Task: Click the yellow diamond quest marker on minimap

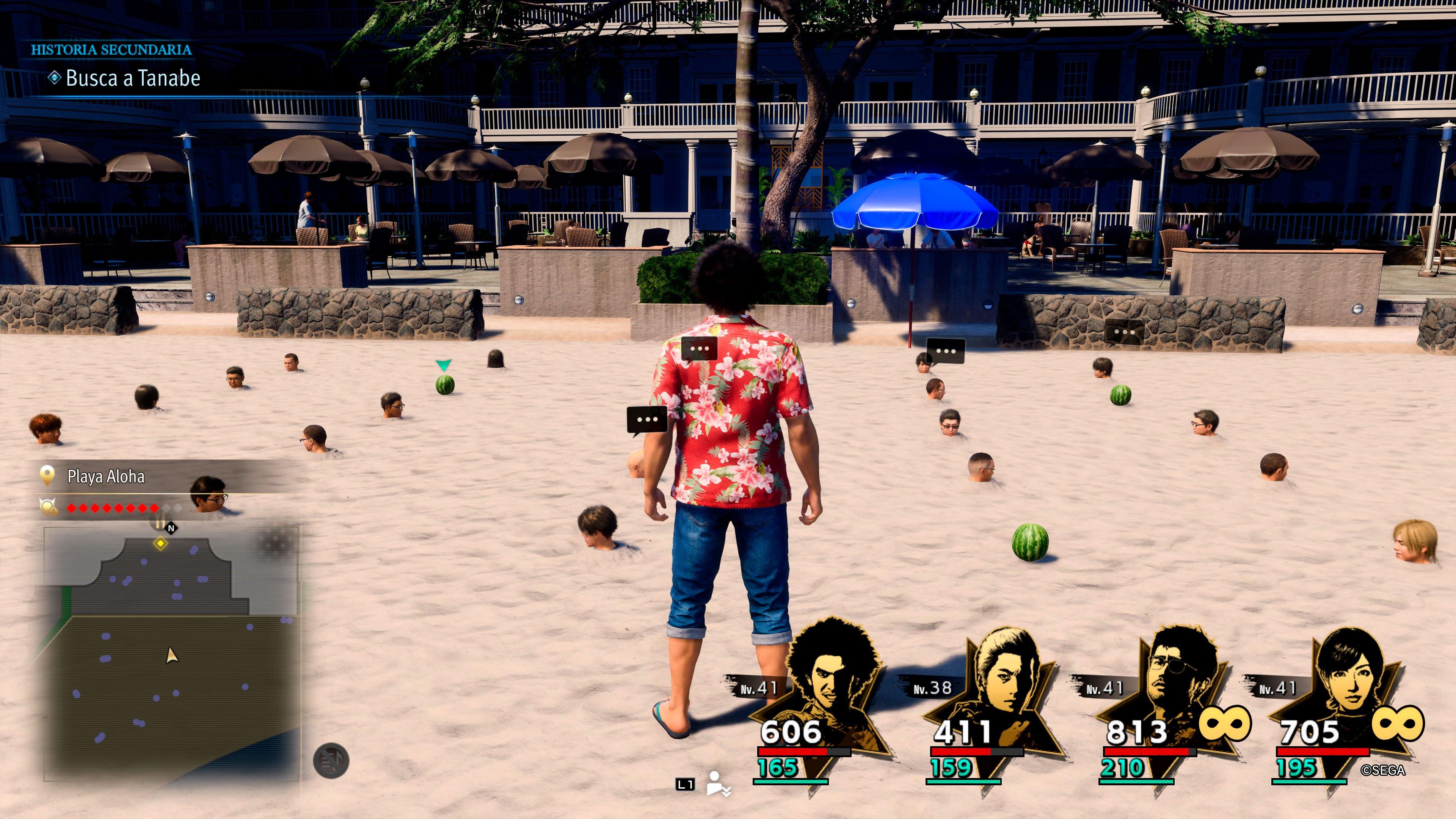Action: [x=161, y=543]
